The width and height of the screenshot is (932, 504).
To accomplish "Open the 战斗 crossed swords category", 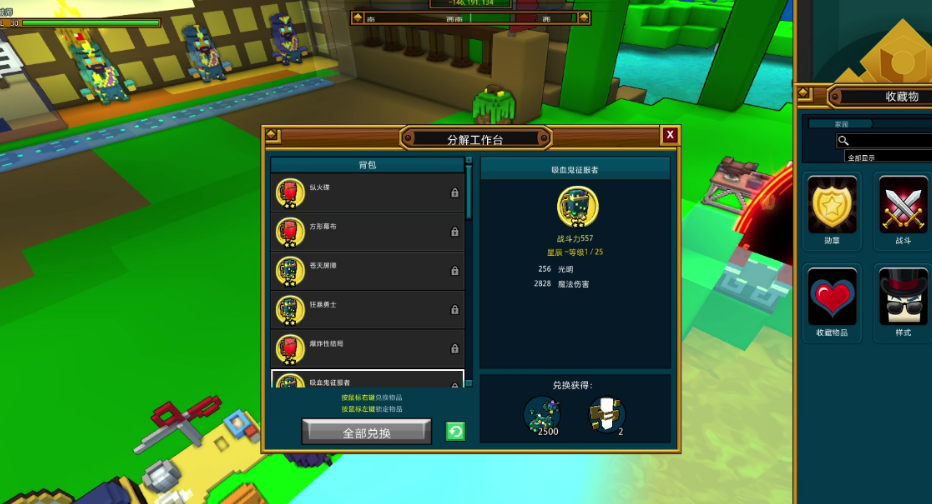I will click(x=903, y=205).
